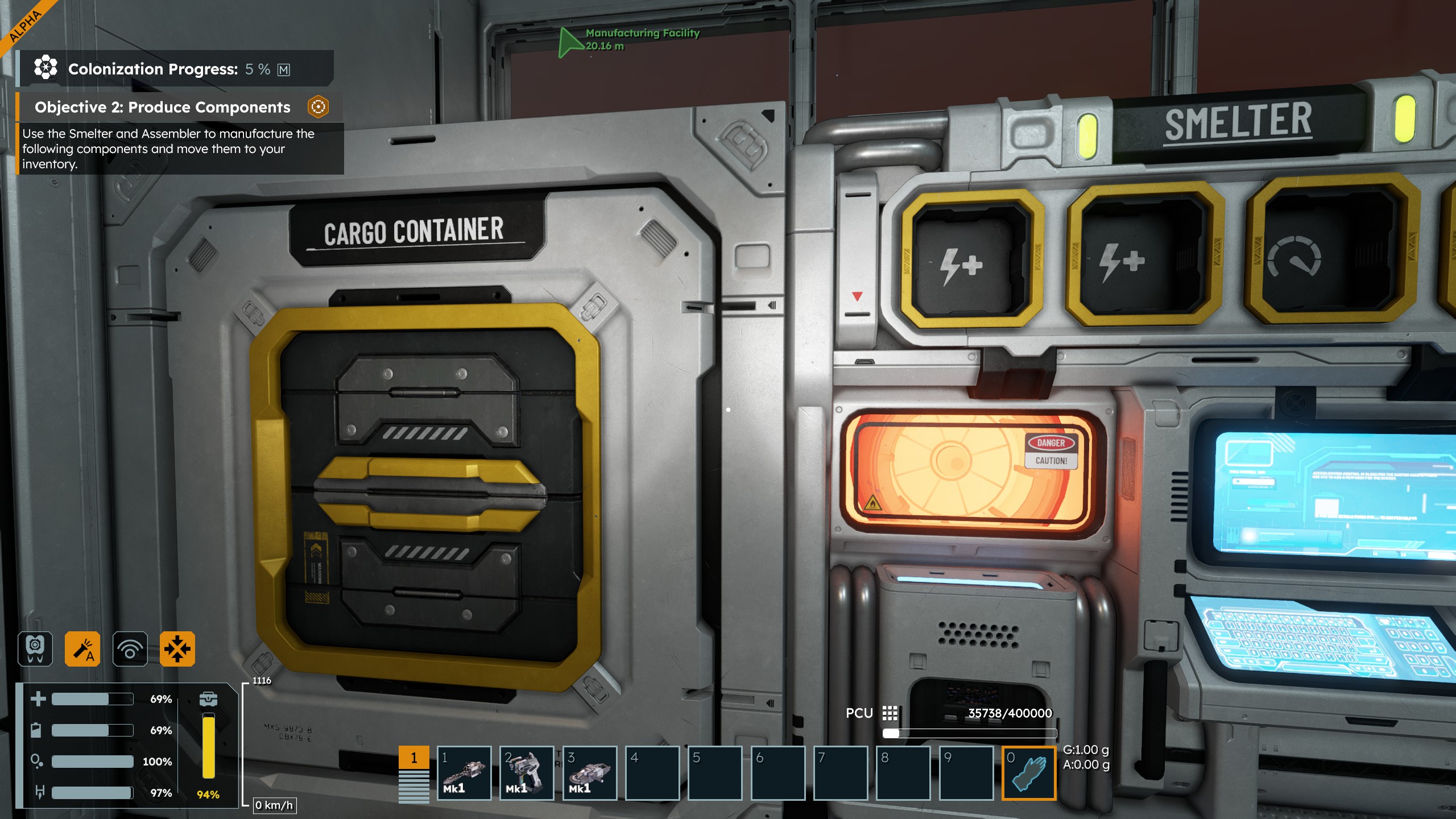This screenshot has height=819, width=1456.
Task: Click the toolbox inventory capacity icon
Action: tap(208, 698)
